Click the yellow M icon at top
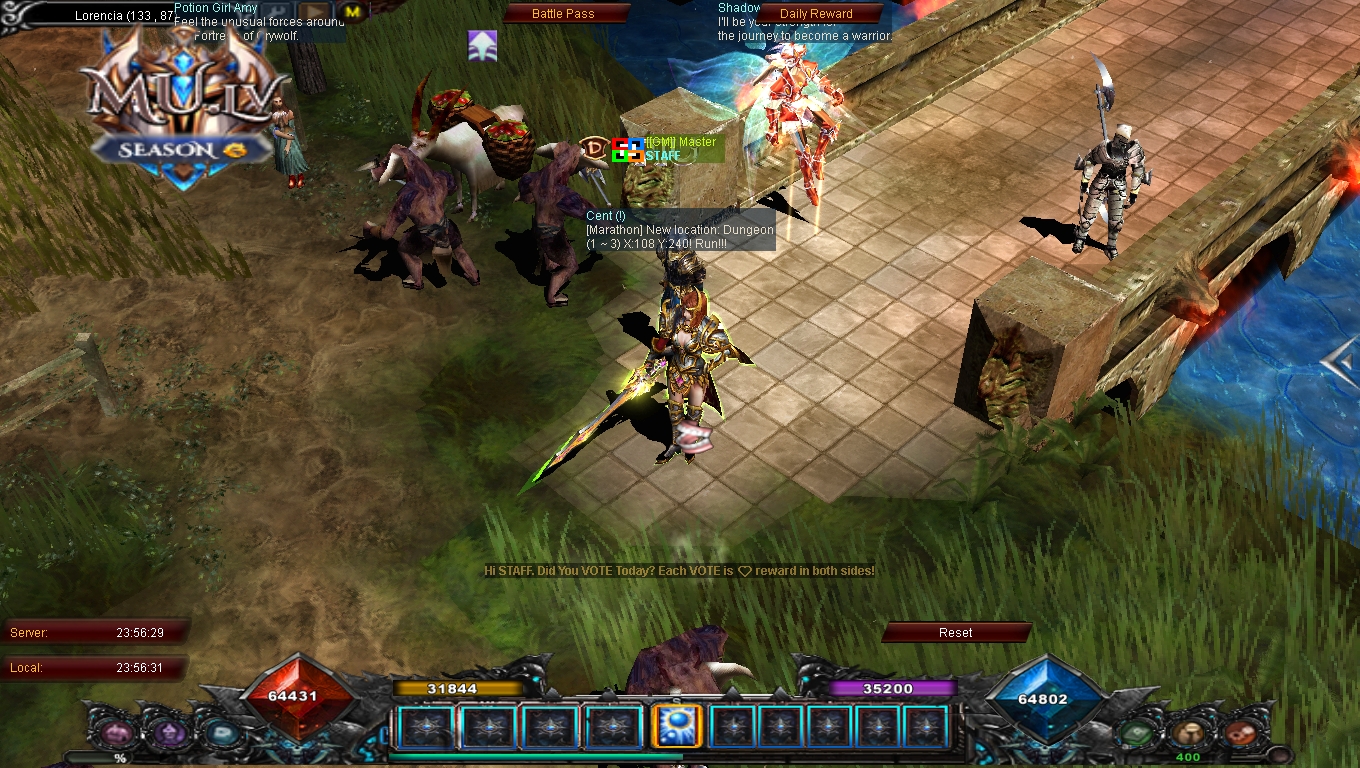 [351, 12]
